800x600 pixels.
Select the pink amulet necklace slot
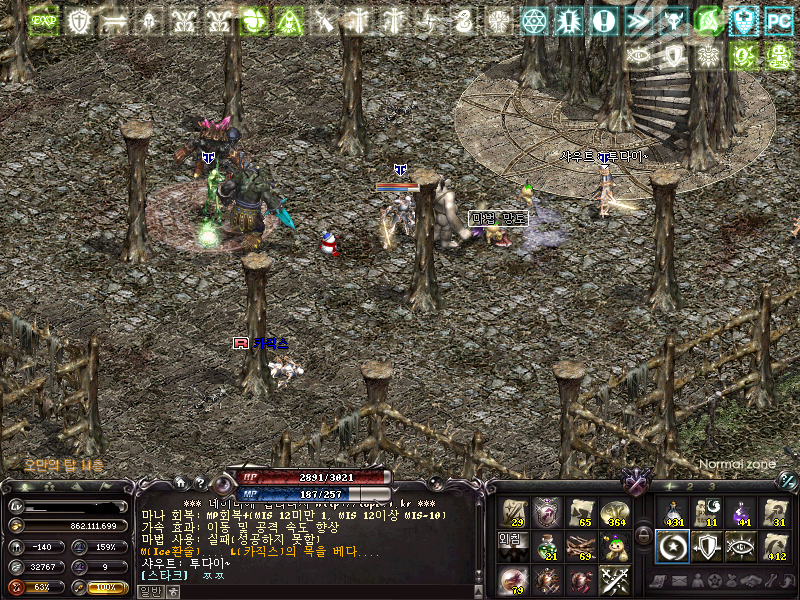click(x=547, y=513)
